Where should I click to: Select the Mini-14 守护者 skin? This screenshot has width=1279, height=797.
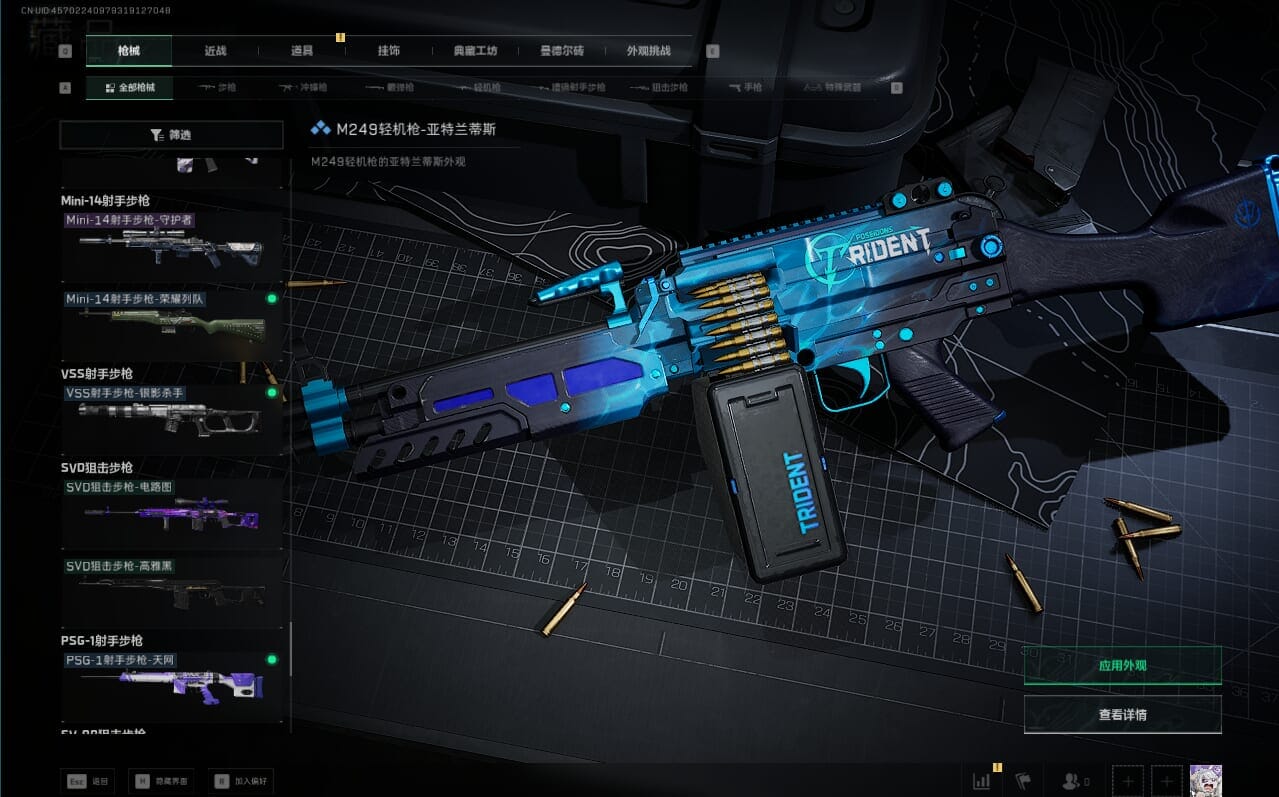click(172, 246)
